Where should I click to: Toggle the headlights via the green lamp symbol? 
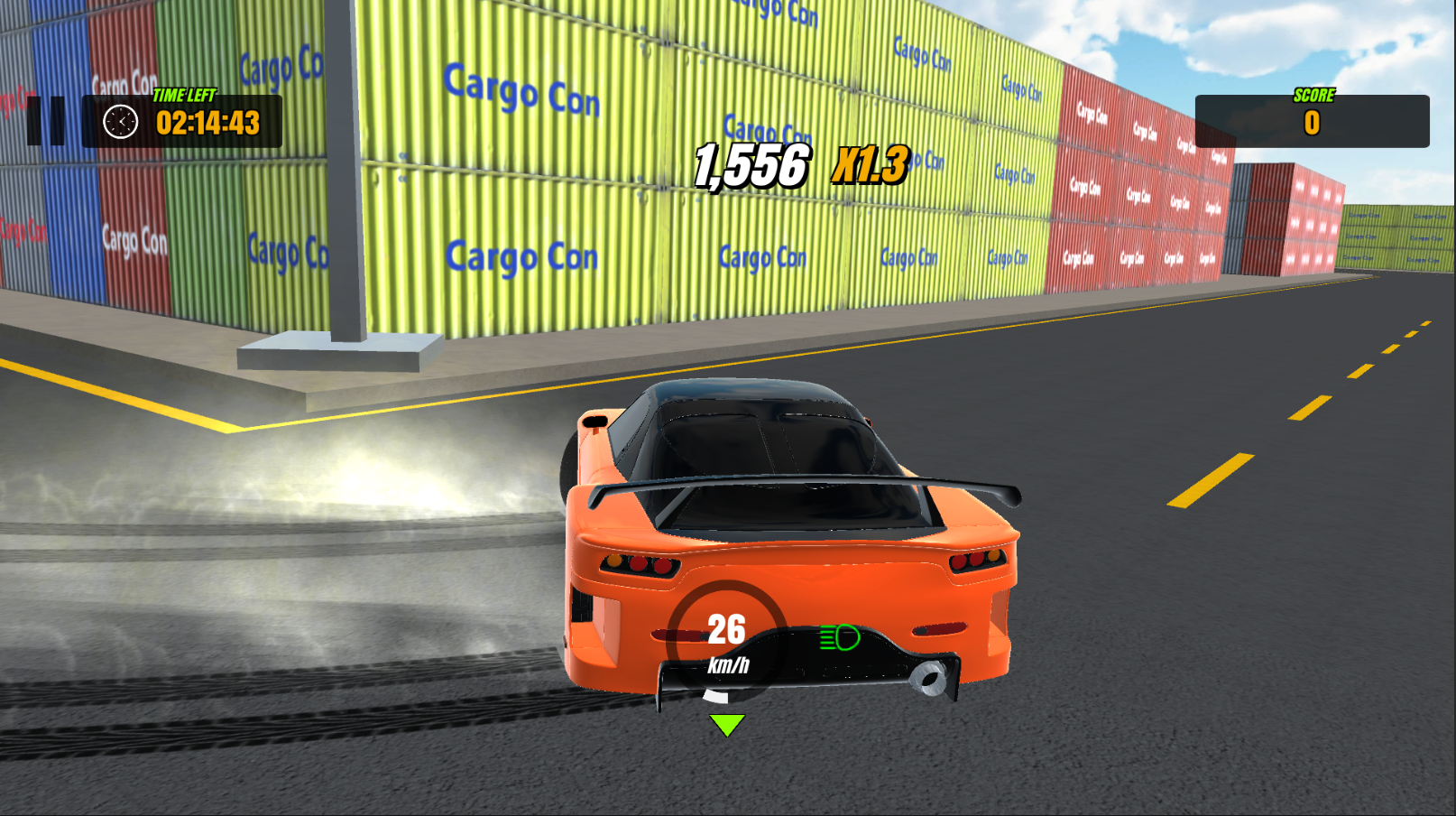click(x=837, y=638)
